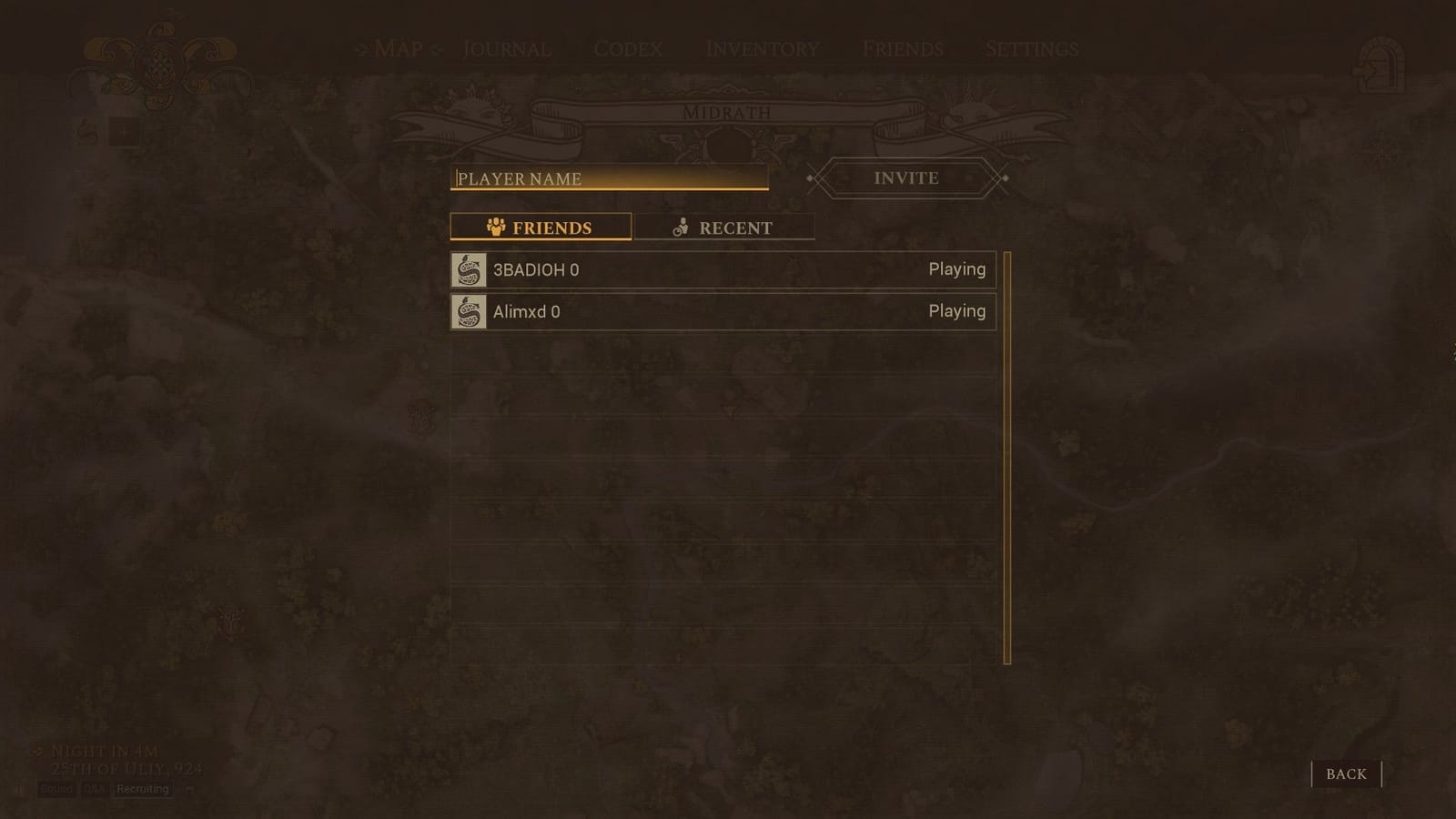
Task: Click the person icon on the RECENT tab
Action: (681, 227)
